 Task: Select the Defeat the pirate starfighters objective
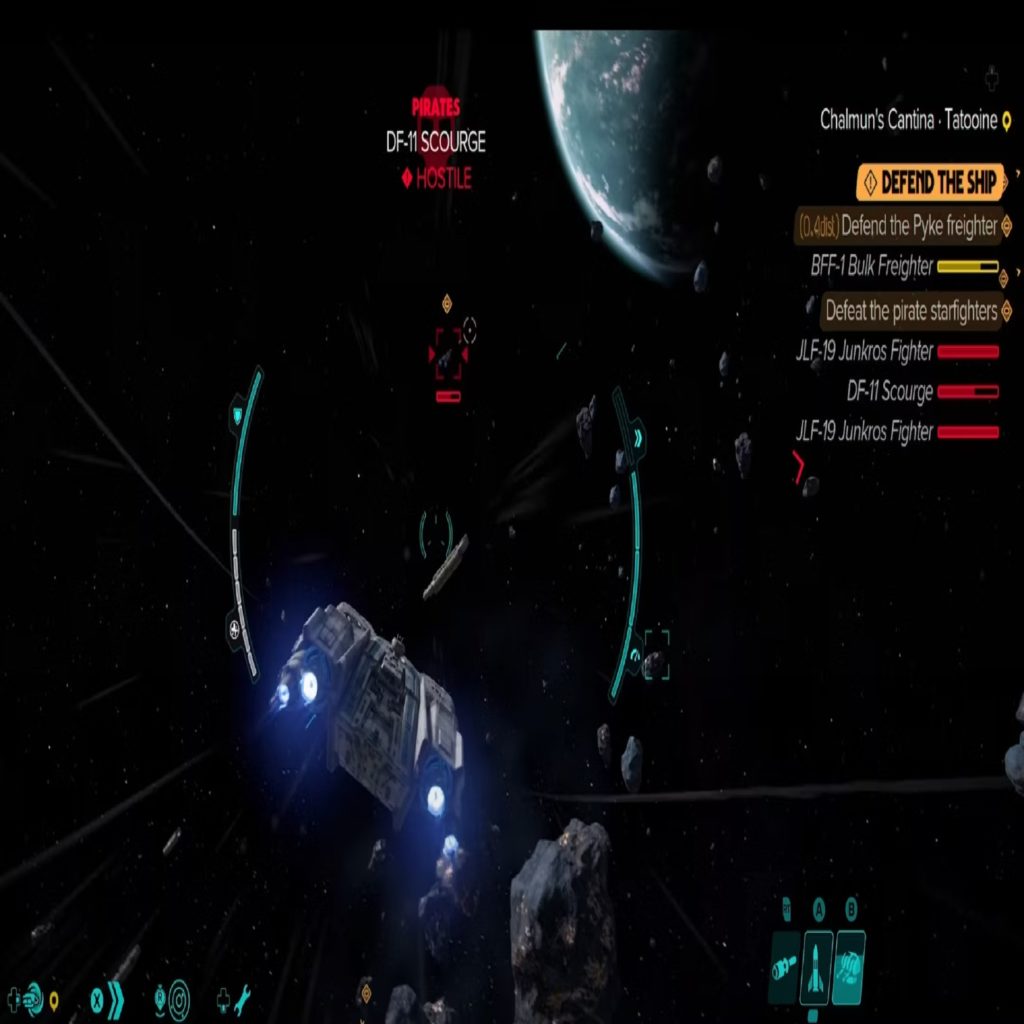click(x=910, y=311)
